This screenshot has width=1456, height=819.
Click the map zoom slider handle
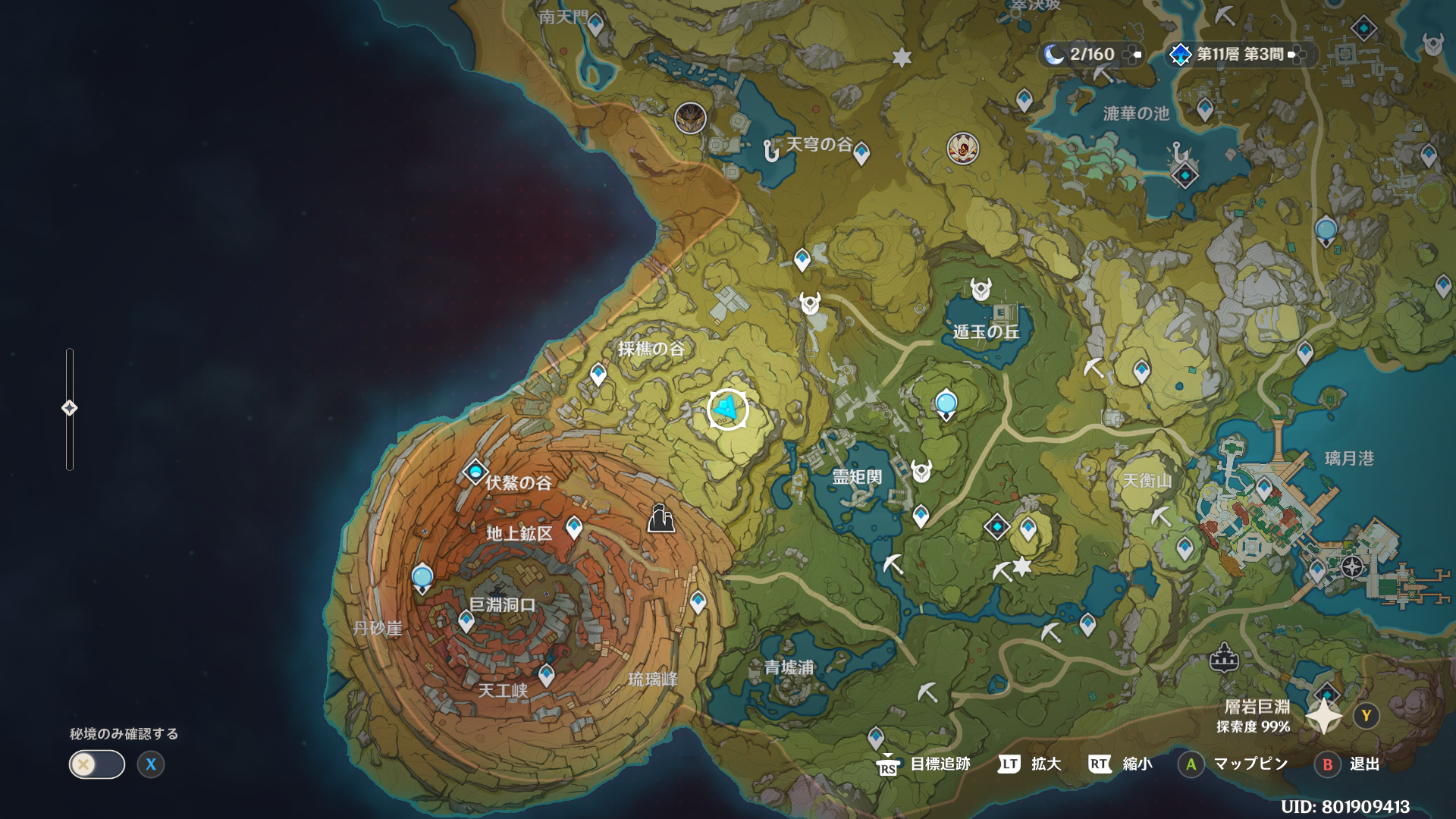(70, 408)
